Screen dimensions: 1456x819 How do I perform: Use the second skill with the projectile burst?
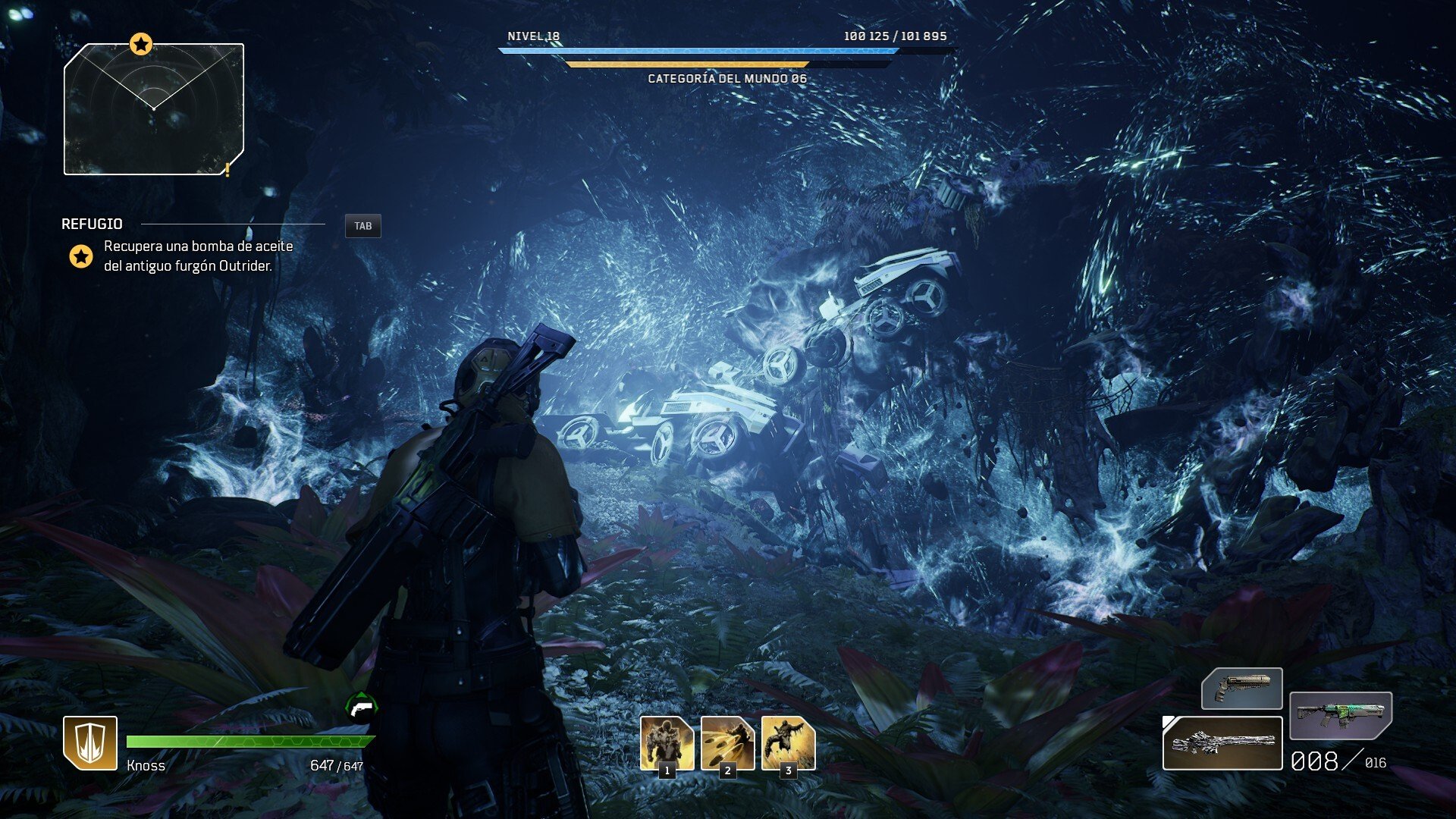coord(727,743)
